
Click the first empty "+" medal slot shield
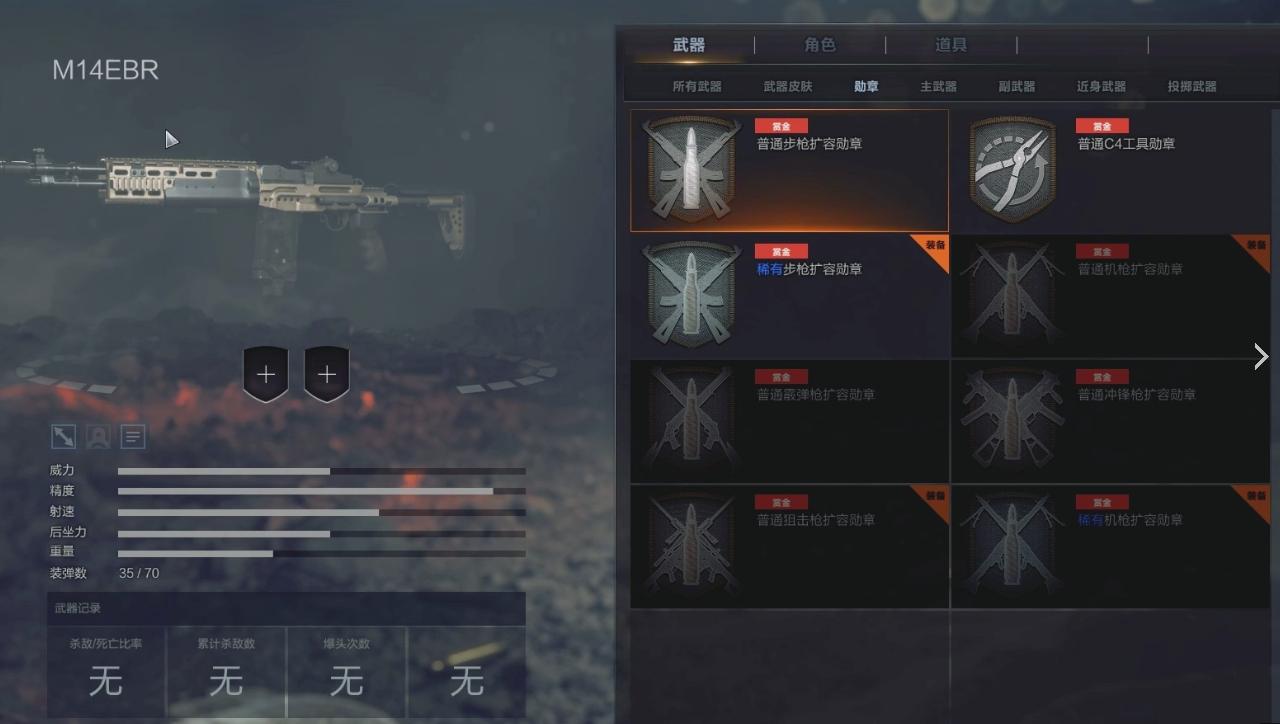tap(266, 374)
